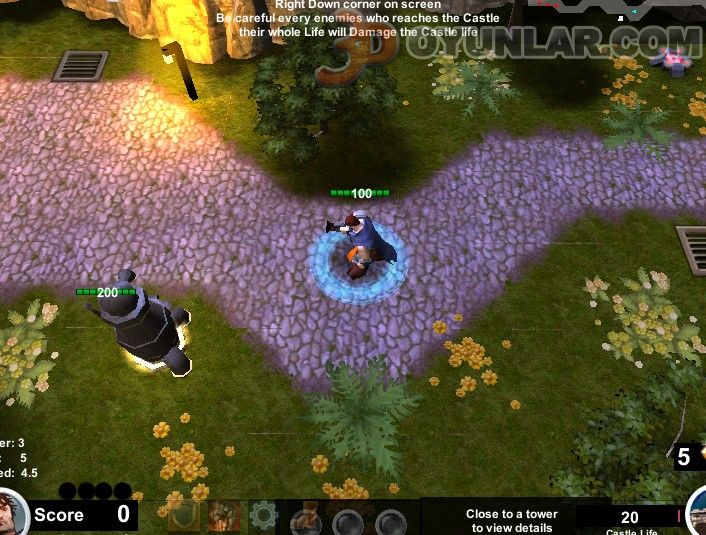706x535 pixels.
Task: Select the hero unit with blue selection ring
Action: click(x=357, y=250)
